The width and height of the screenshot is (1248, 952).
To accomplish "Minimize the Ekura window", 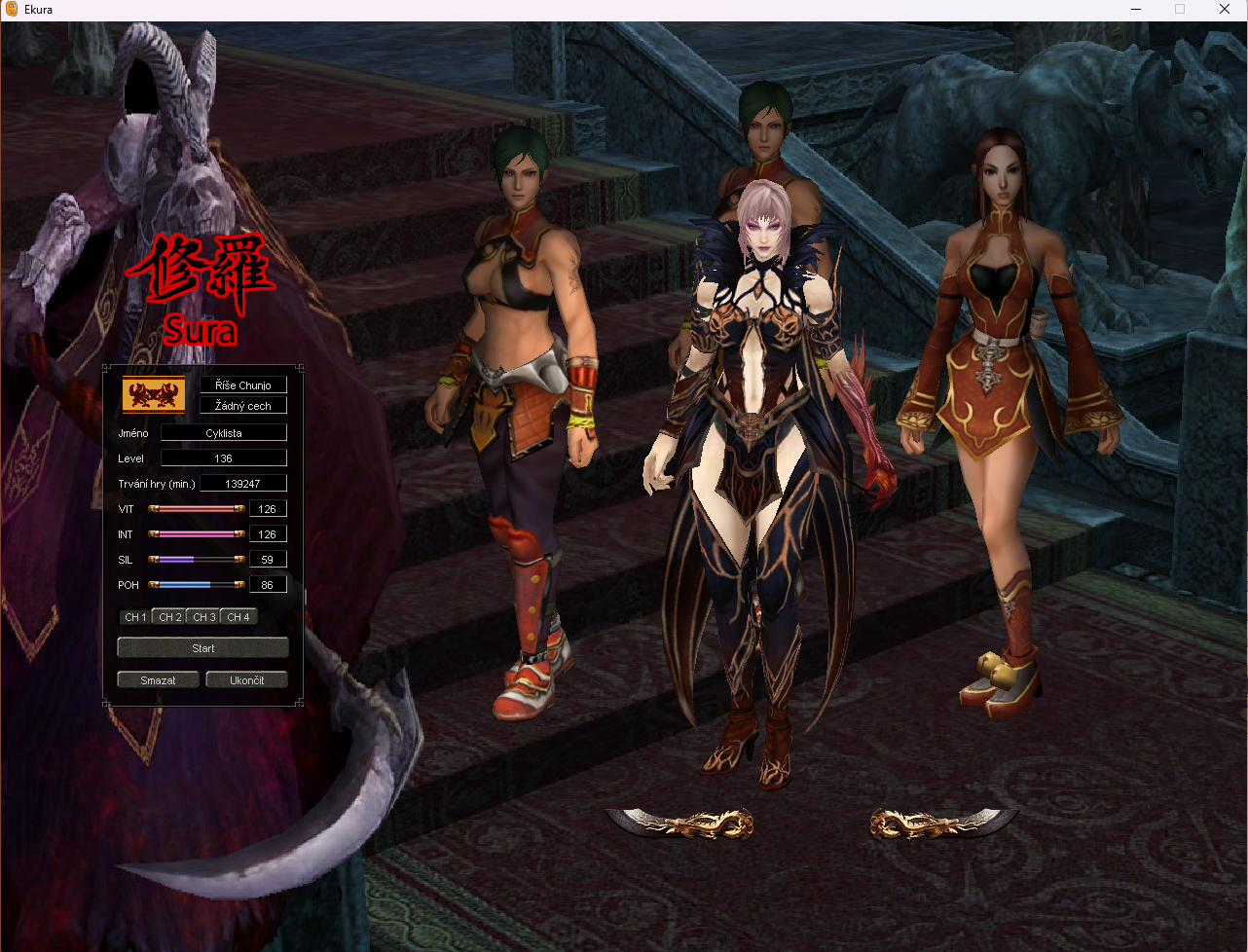I will click(x=1136, y=10).
